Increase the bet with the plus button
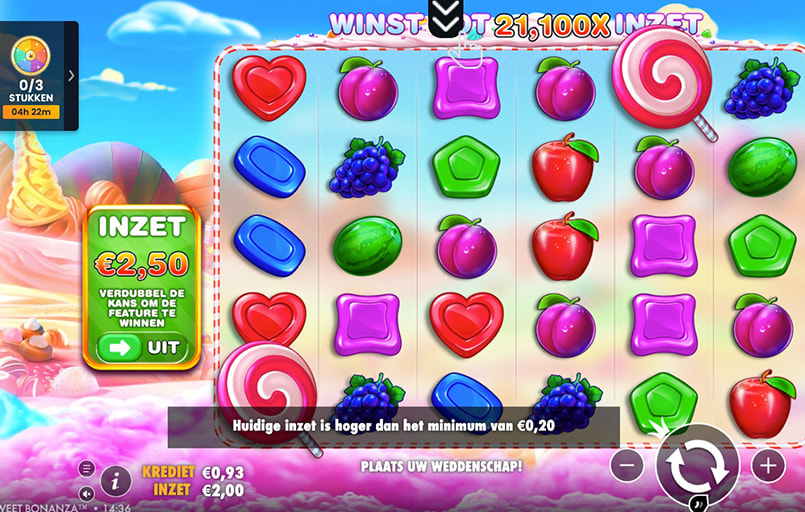This screenshot has width=805, height=512. pyautogui.click(x=768, y=465)
